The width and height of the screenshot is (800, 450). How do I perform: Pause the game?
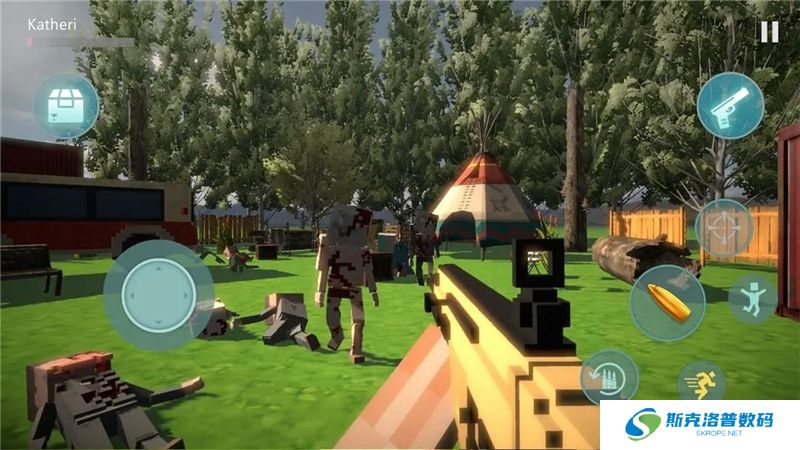769,31
